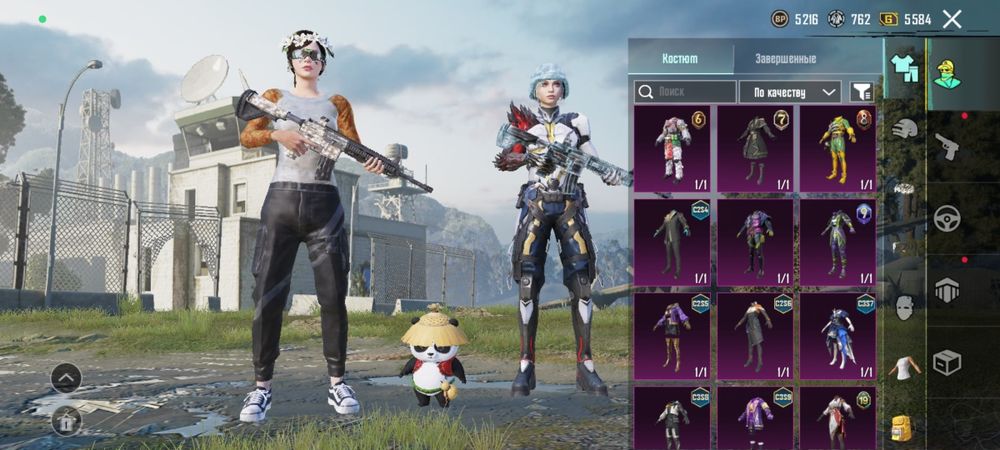Click the hanger wardrobe circle button
Image resolution: width=1000 pixels, height=450 pixels.
(66, 419)
